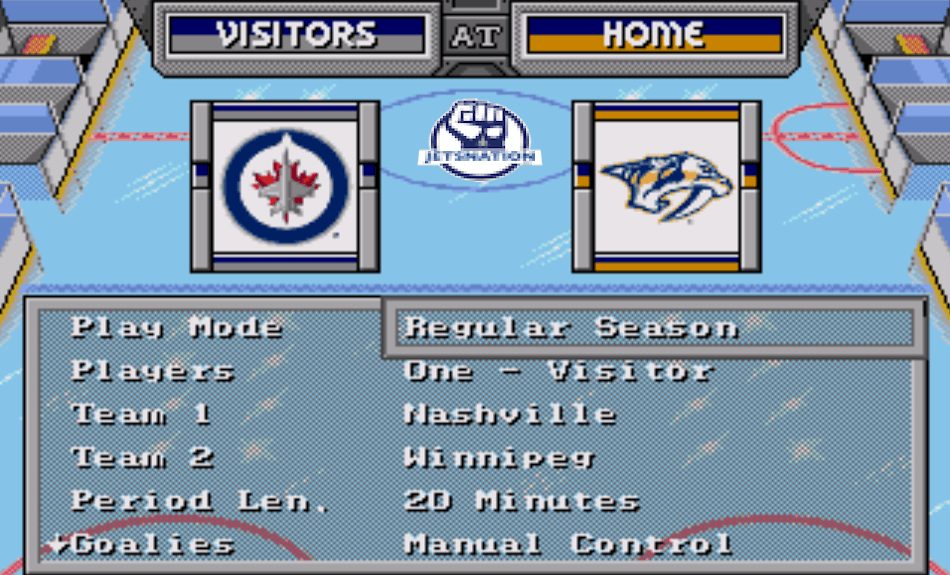This screenshot has width=950, height=575.
Task: Adjust the 20 Minutes period length
Action: pyautogui.click(x=521, y=501)
